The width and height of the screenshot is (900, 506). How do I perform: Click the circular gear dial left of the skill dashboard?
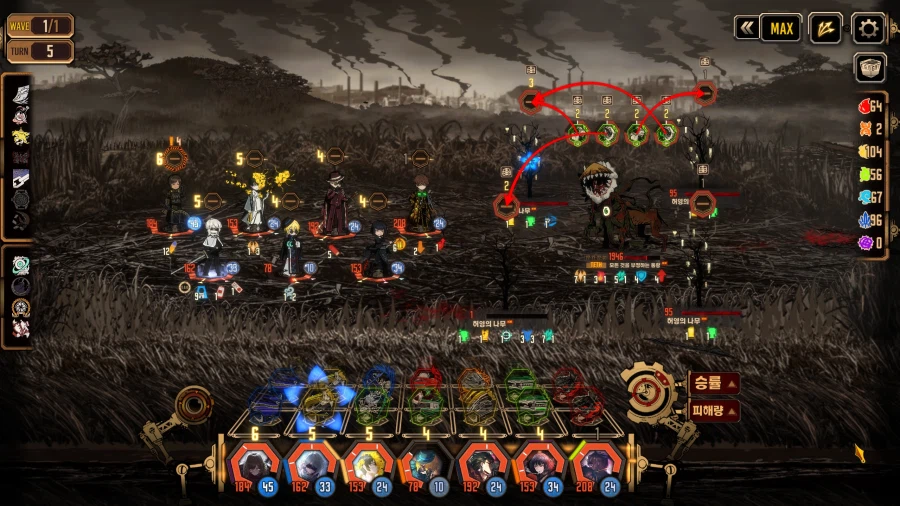tap(192, 404)
